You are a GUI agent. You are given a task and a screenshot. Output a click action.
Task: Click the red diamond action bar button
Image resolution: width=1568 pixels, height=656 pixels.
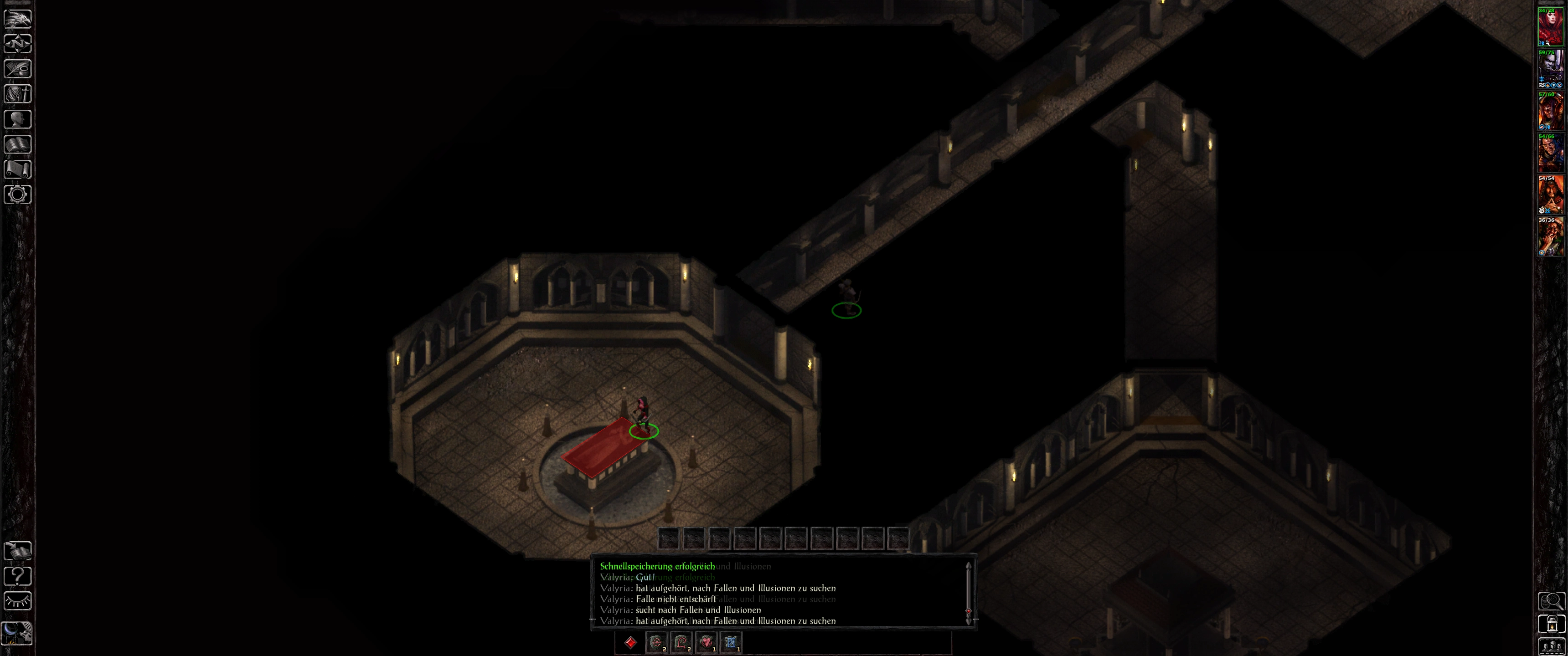tap(630, 643)
